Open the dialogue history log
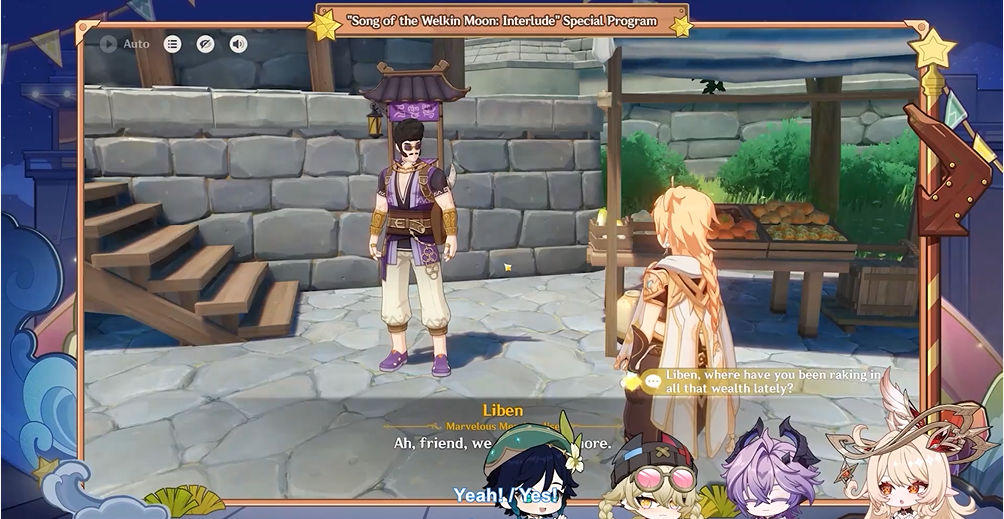This screenshot has width=1004, height=519. [x=173, y=44]
